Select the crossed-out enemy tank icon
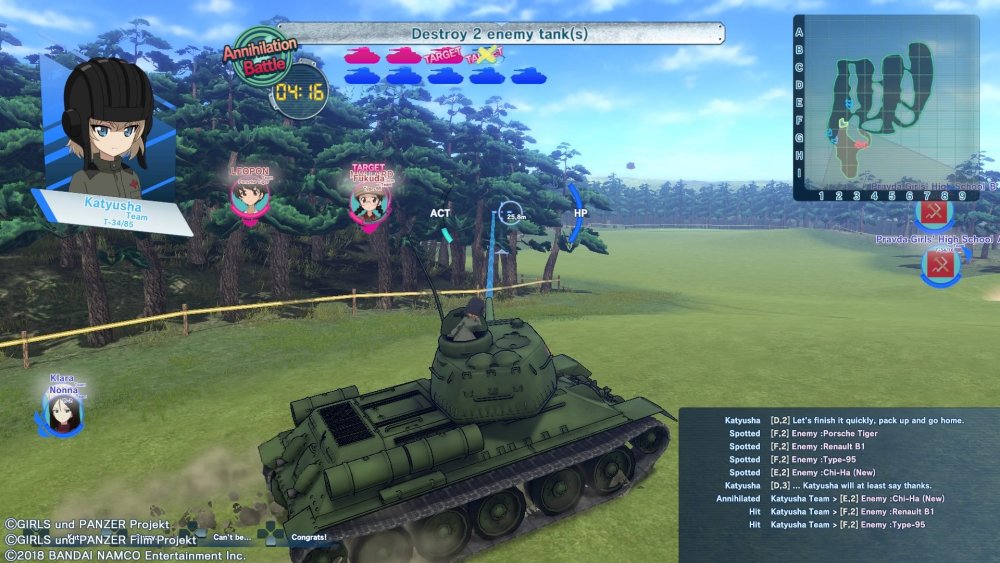This screenshot has height=563, width=1000. pos(486,56)
